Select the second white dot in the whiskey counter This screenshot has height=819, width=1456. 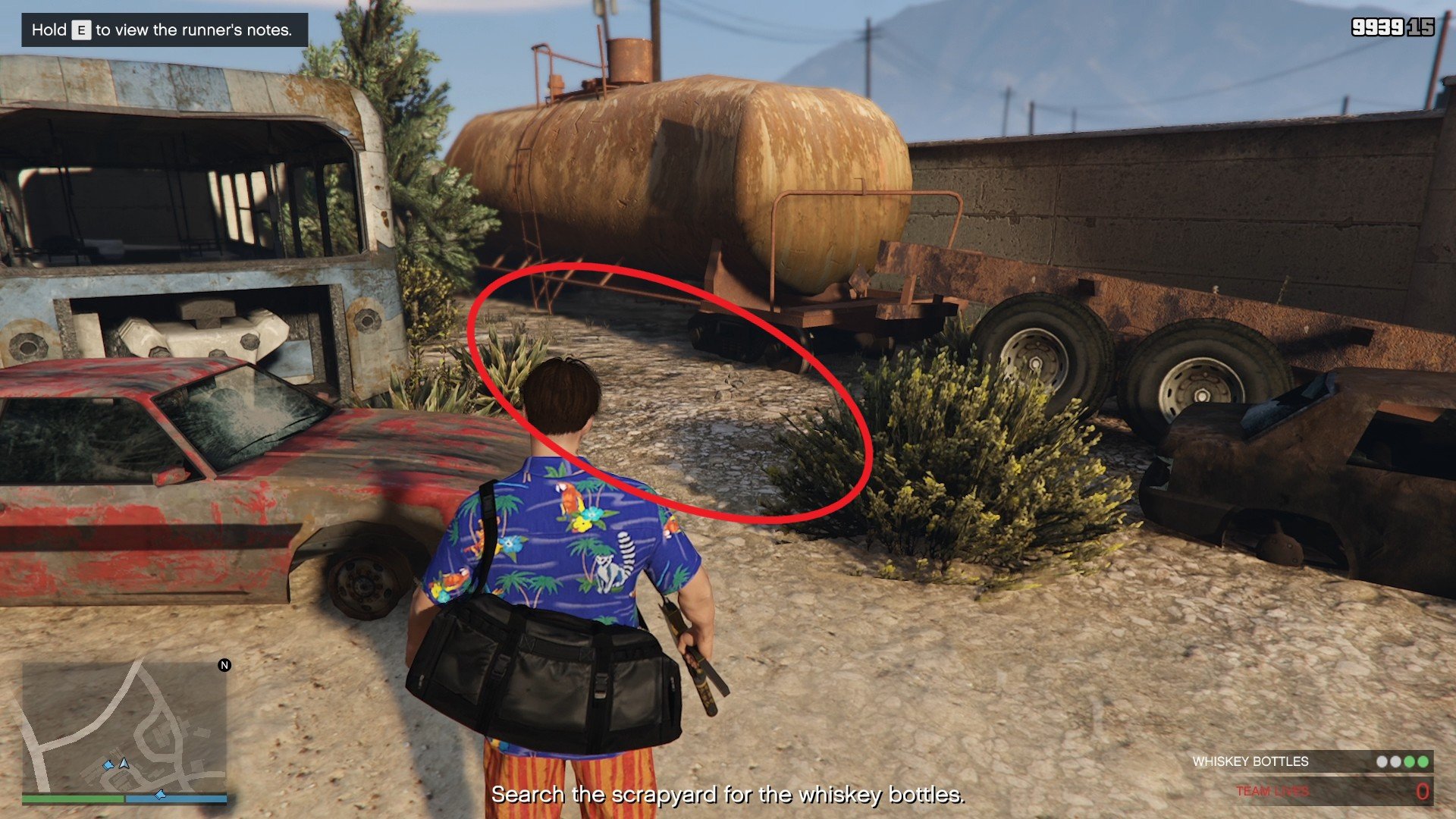point(1395,763)
